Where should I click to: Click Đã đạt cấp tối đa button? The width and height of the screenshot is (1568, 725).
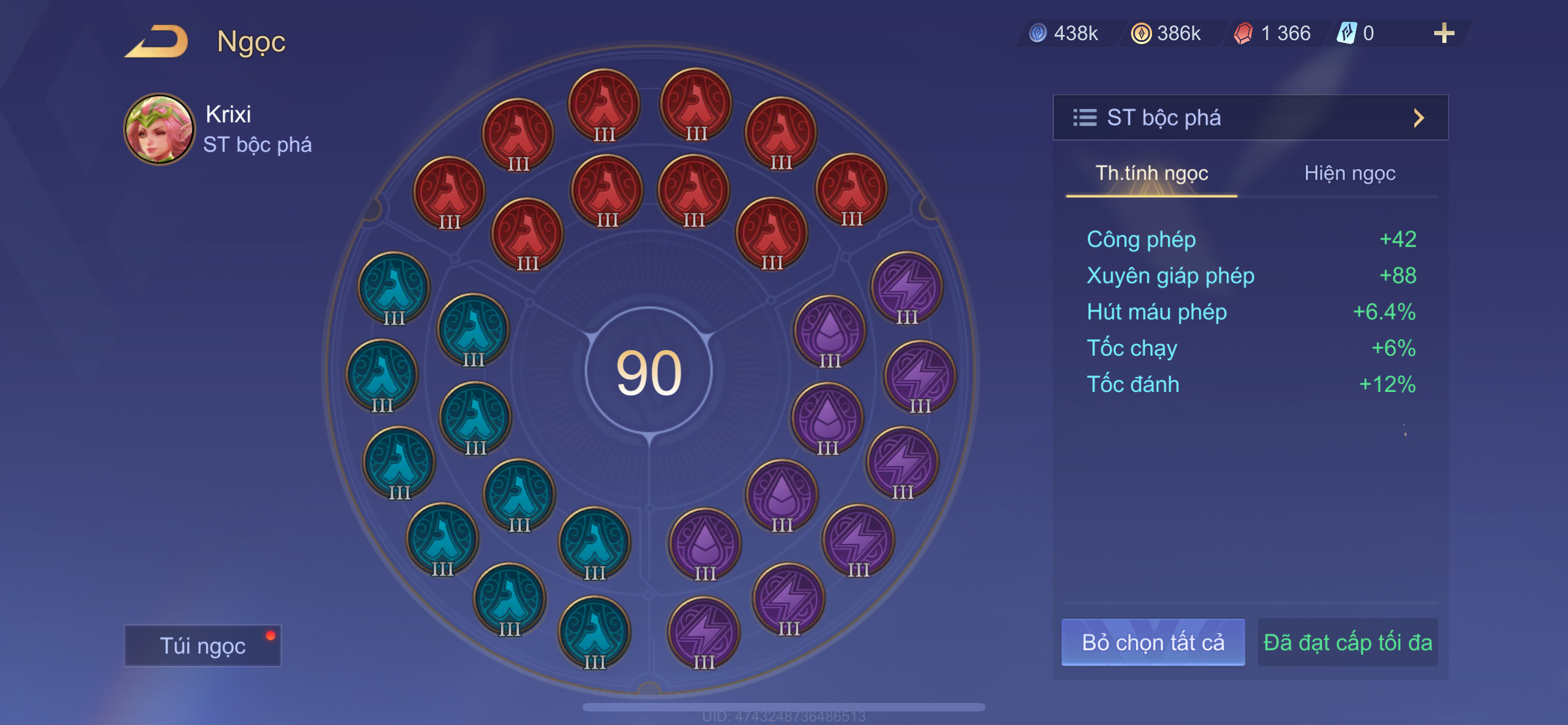tap(1347, 642)
